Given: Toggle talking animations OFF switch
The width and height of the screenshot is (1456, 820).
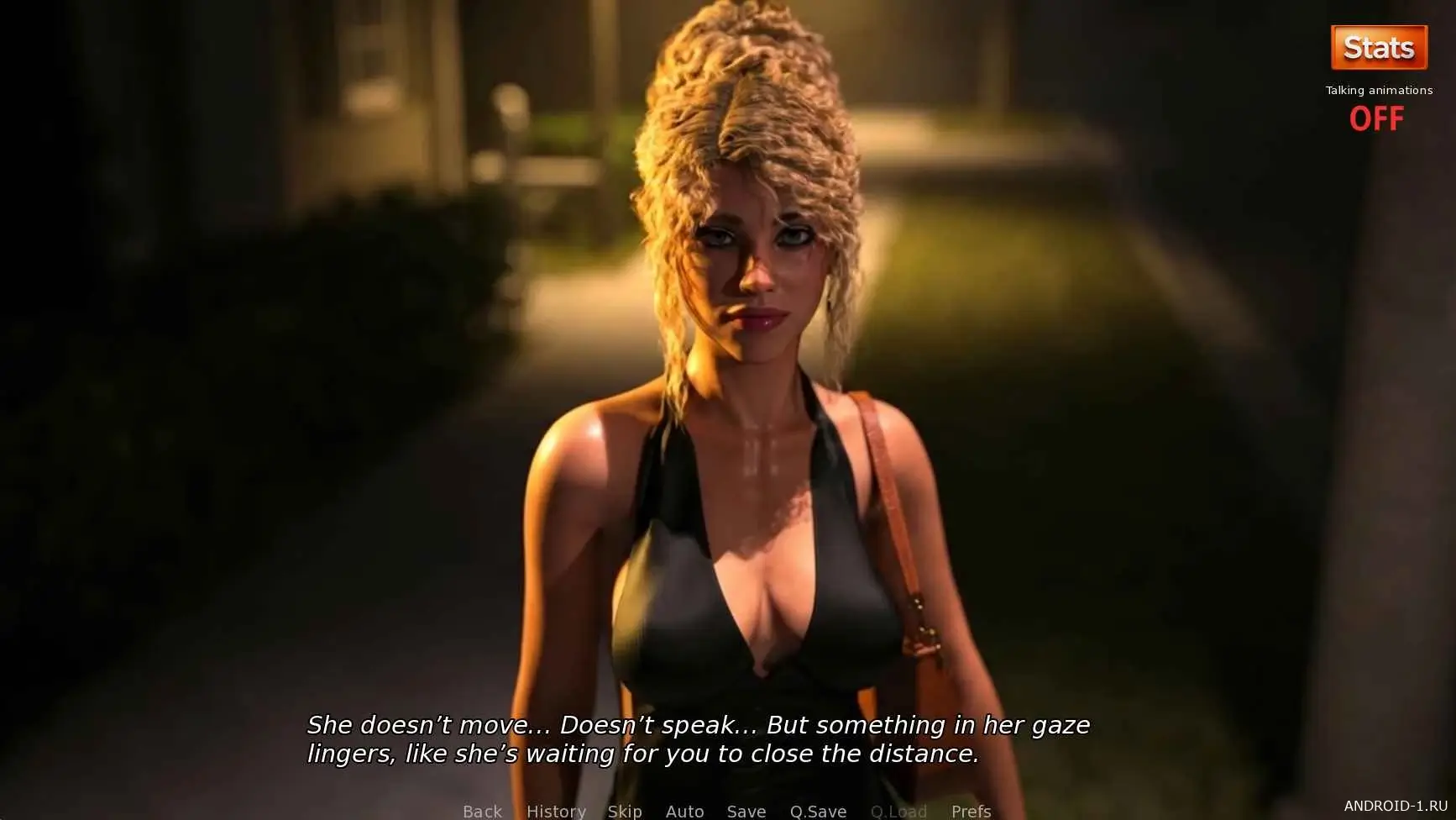Looking at the screenshot, I should [1376, 118].
